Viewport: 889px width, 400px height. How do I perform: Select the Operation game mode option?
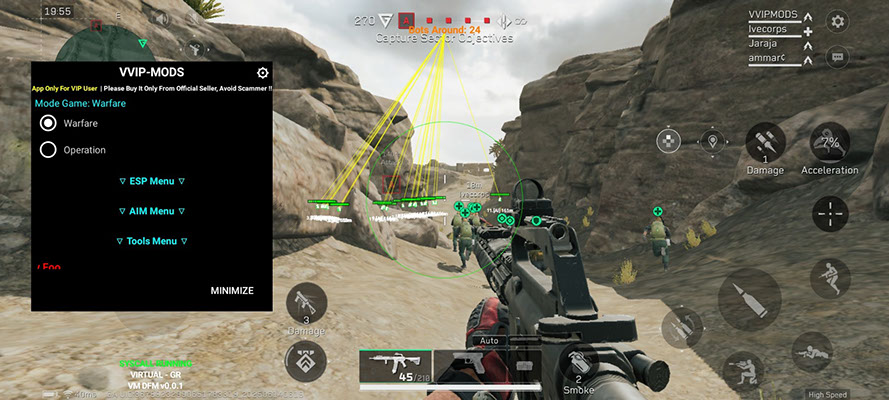pyautogui.click(x=48, y=150)
